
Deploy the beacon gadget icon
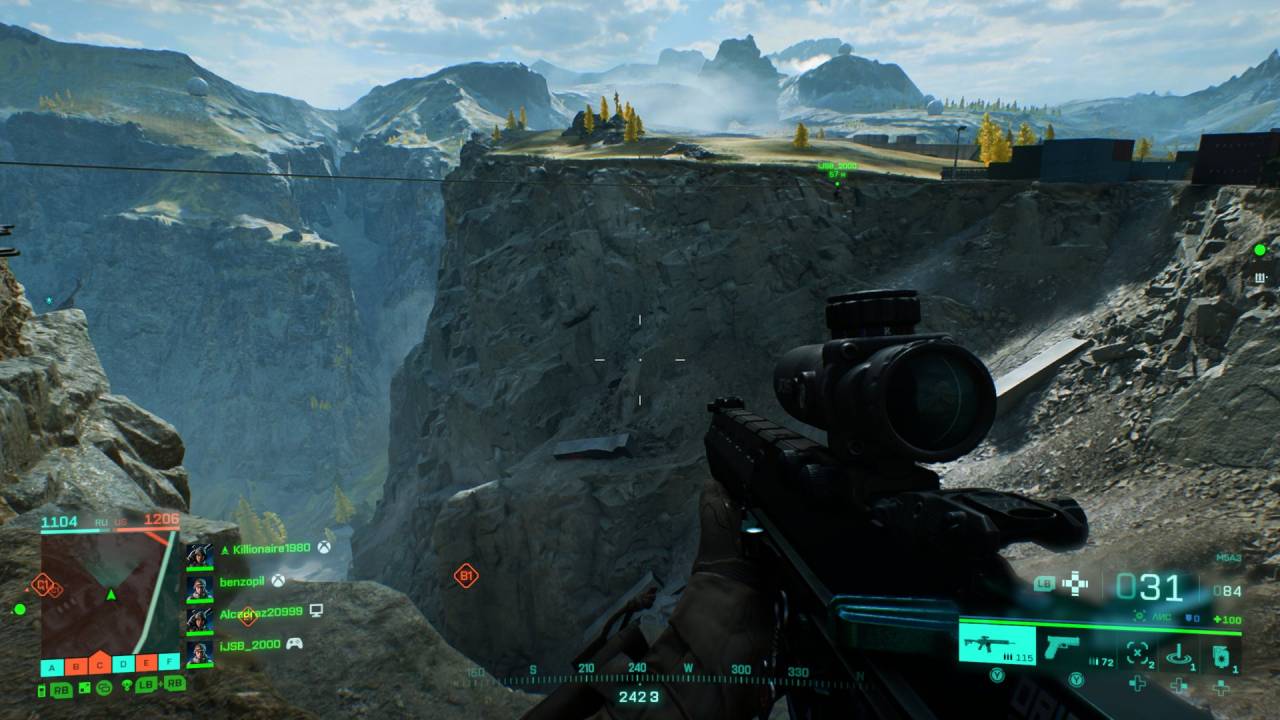click(x=1179, y=653)
